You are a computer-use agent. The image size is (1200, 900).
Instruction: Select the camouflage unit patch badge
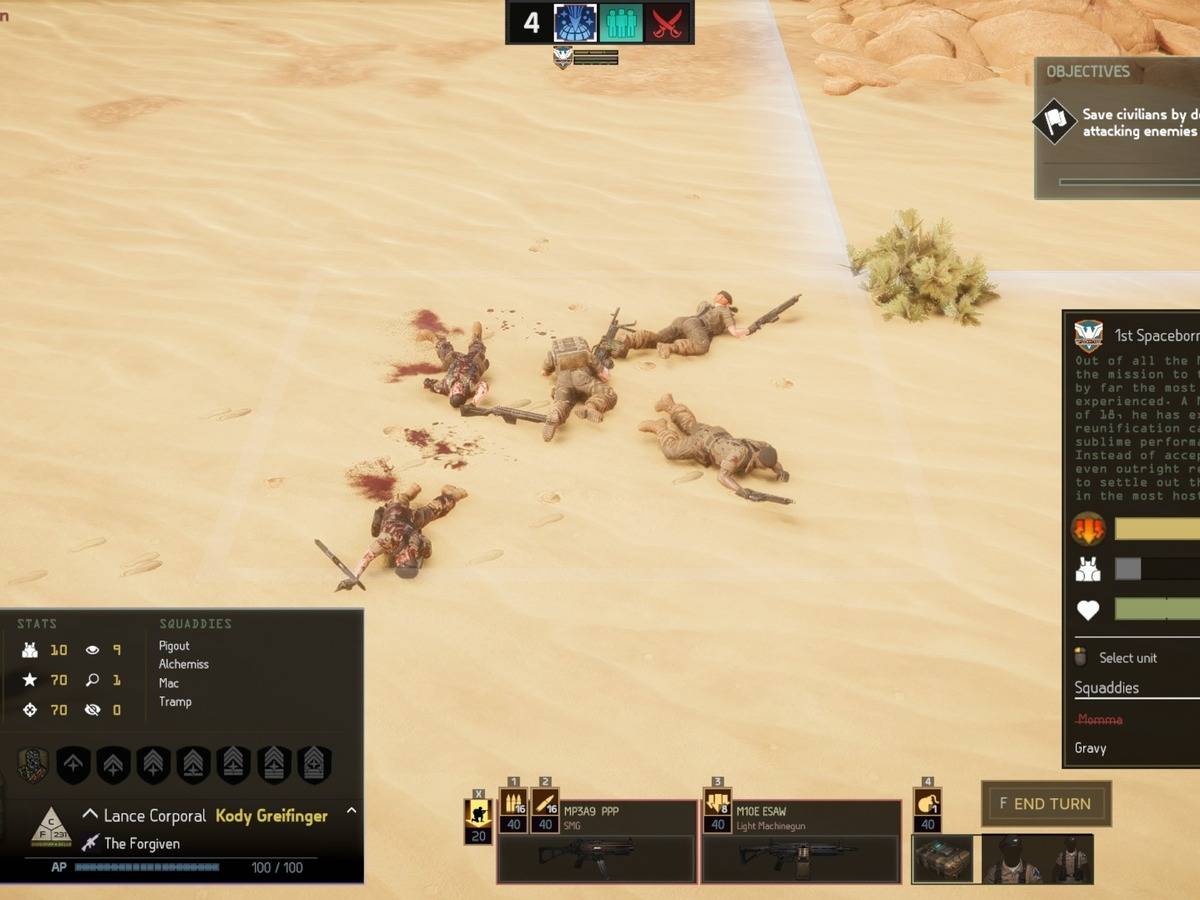[33, 765]
